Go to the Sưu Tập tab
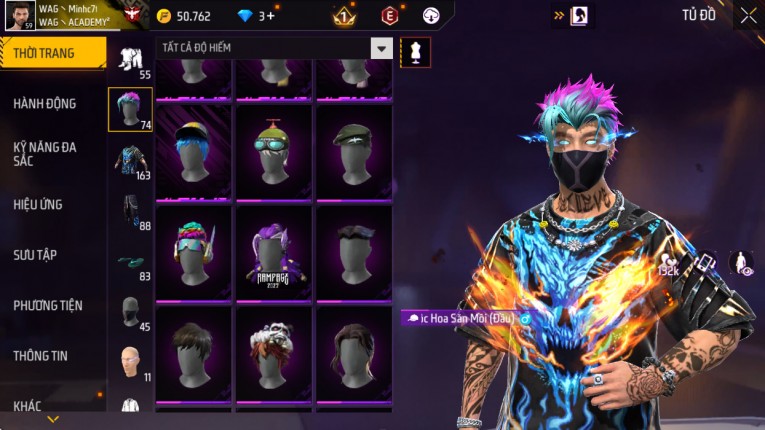 click(x=35, y=255)
